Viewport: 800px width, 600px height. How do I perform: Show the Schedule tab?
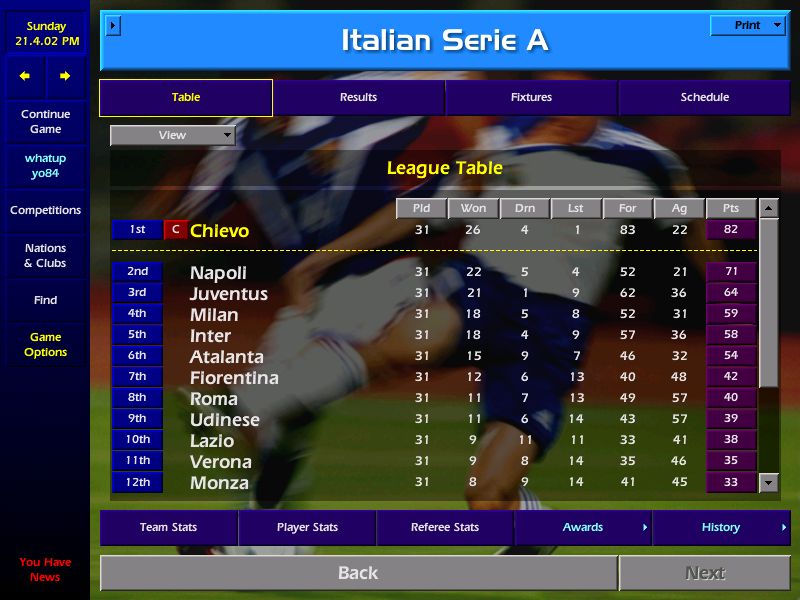(x=704, y=97)
